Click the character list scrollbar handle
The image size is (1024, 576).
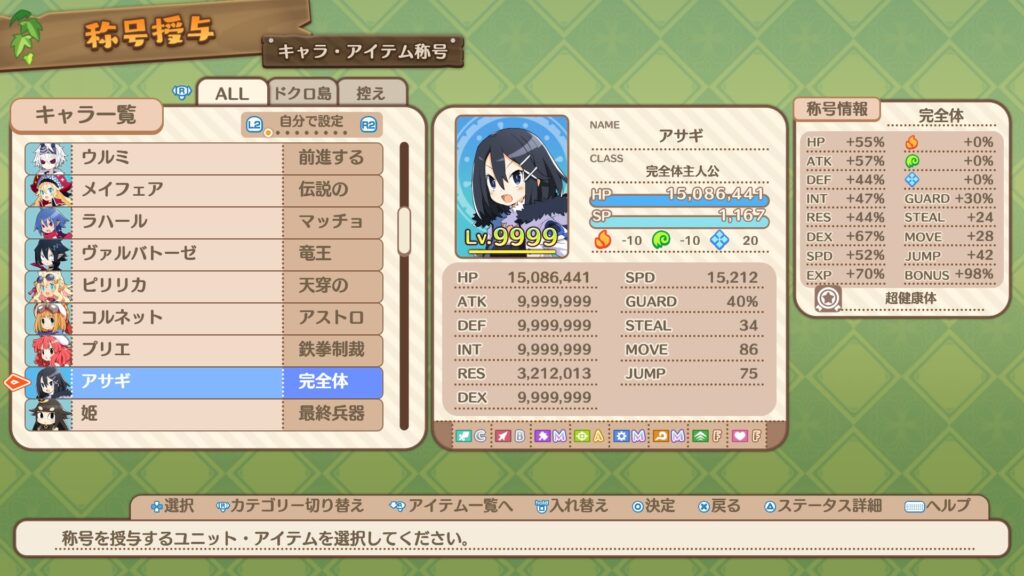coord(404,230)
